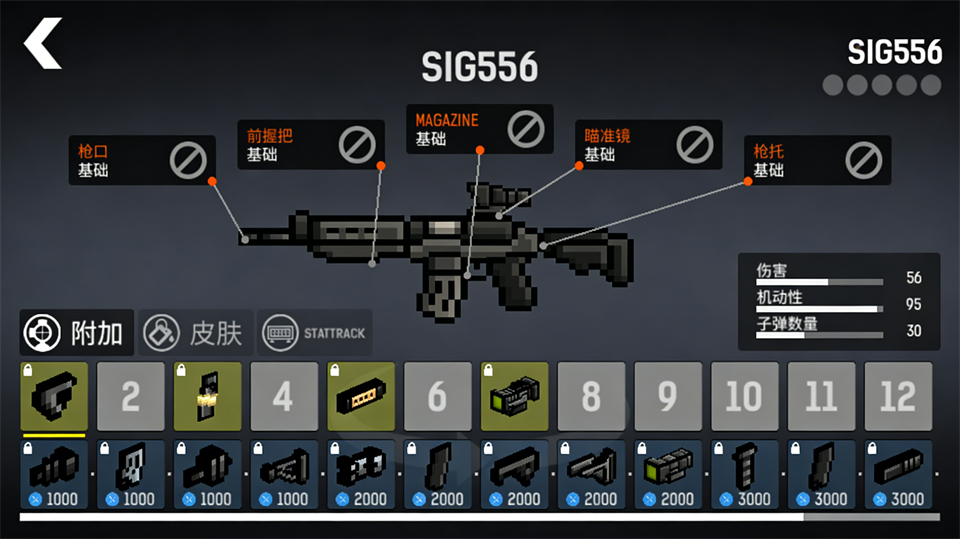Switch to the 附加 attachments tab
This screenshot has width=960, height=539.
coord(77,332)
